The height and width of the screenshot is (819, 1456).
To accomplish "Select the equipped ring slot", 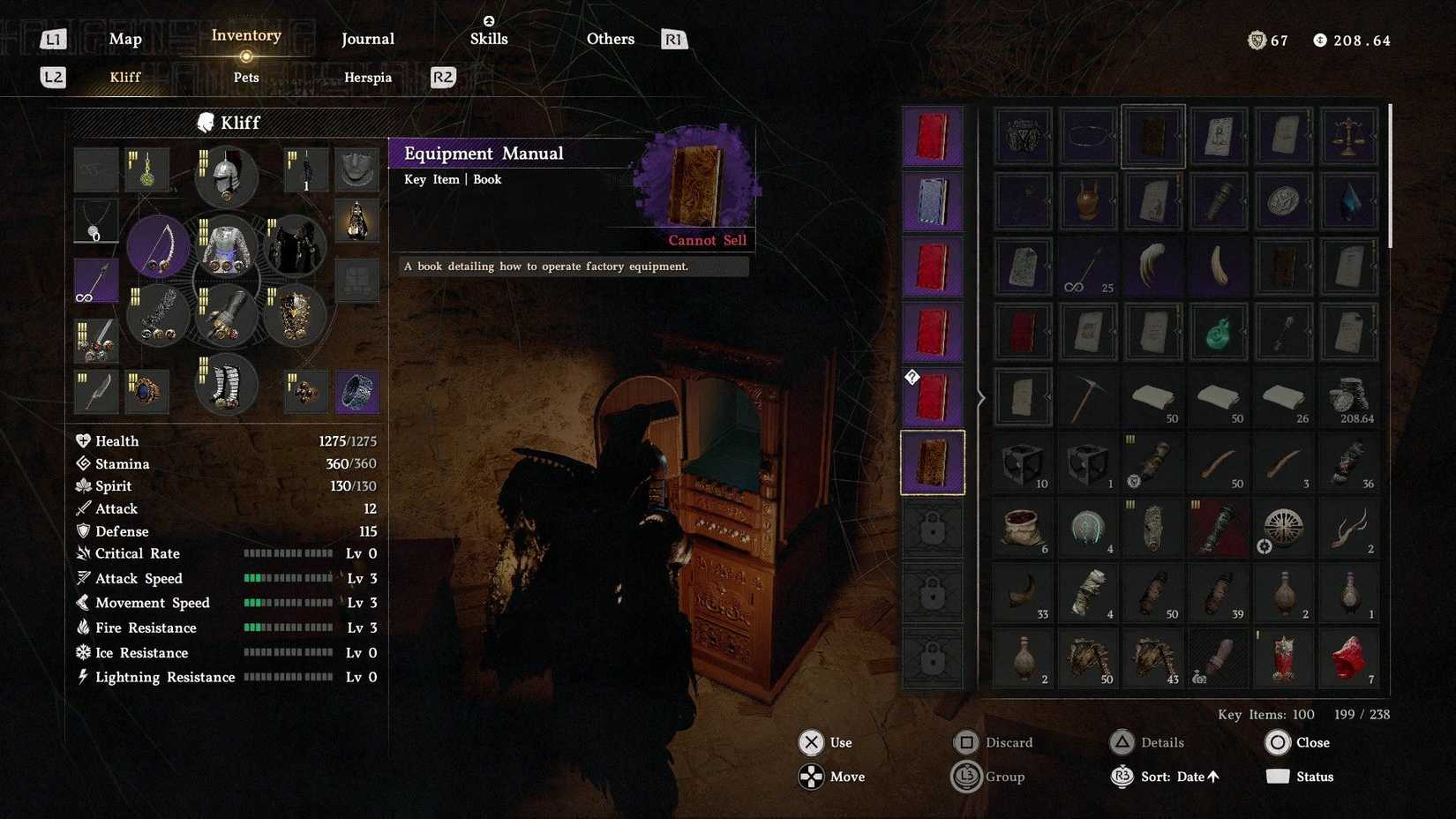I will click(x=357, y=391).
